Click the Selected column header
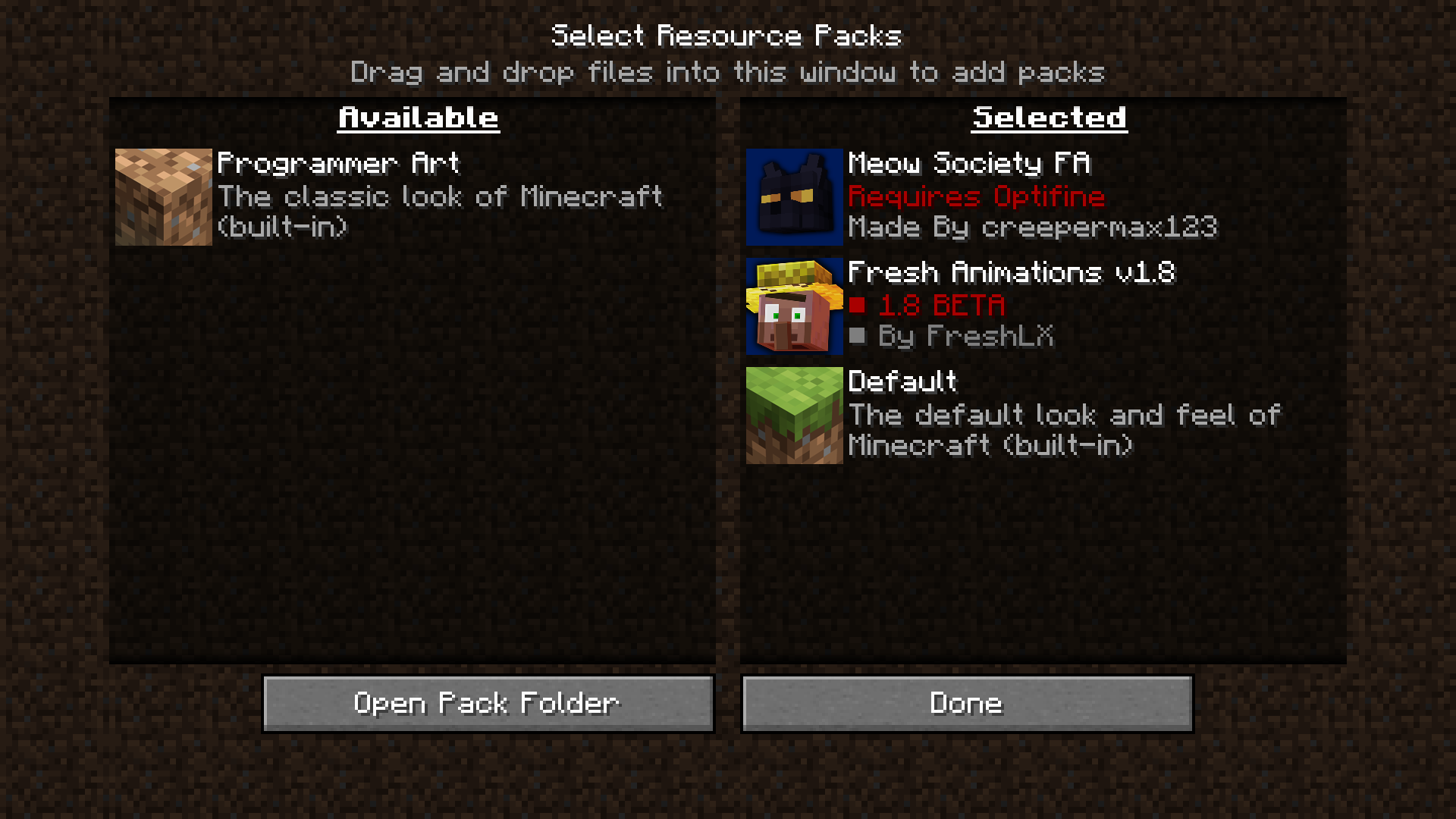 (1048, 117)
